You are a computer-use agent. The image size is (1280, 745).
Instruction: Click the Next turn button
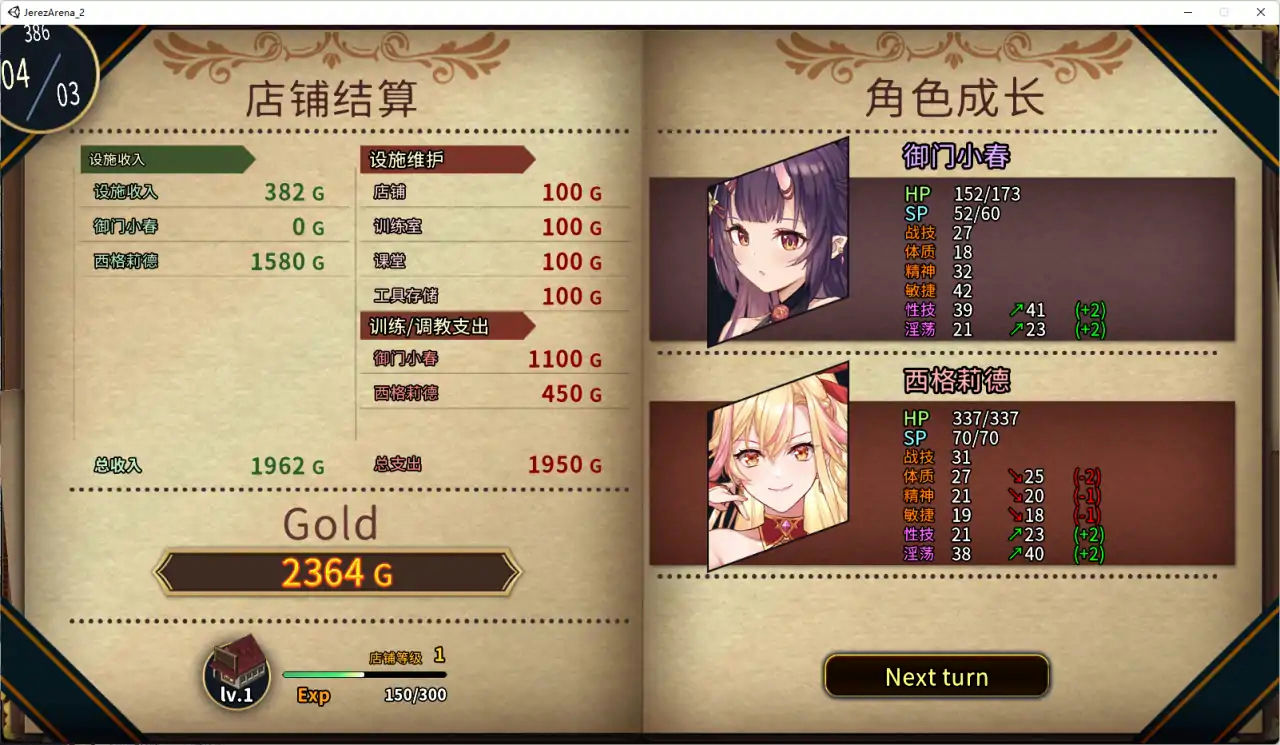(936, 676)
